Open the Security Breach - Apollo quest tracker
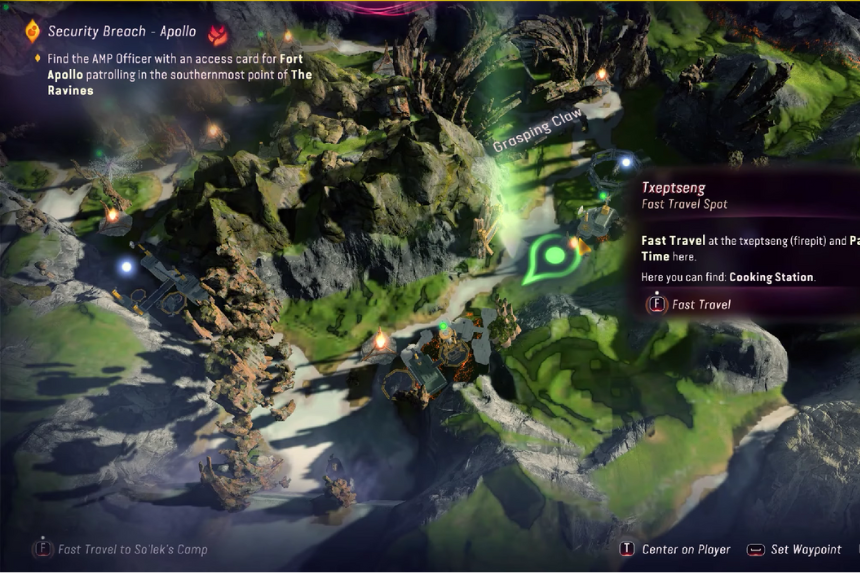The image size is (860, 573). click(x=122, y=32)
